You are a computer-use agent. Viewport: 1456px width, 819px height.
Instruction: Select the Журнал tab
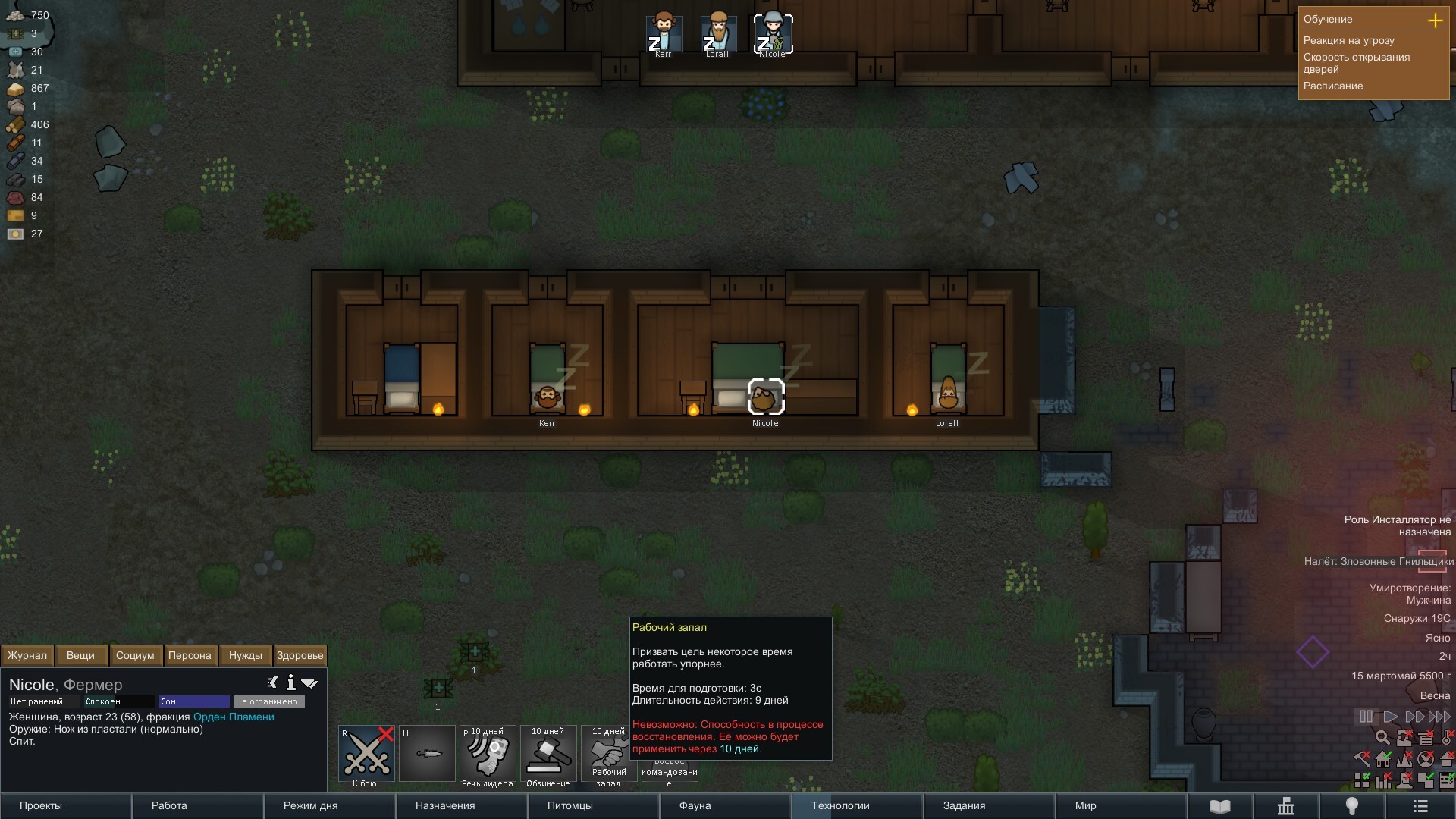(27, 655)
